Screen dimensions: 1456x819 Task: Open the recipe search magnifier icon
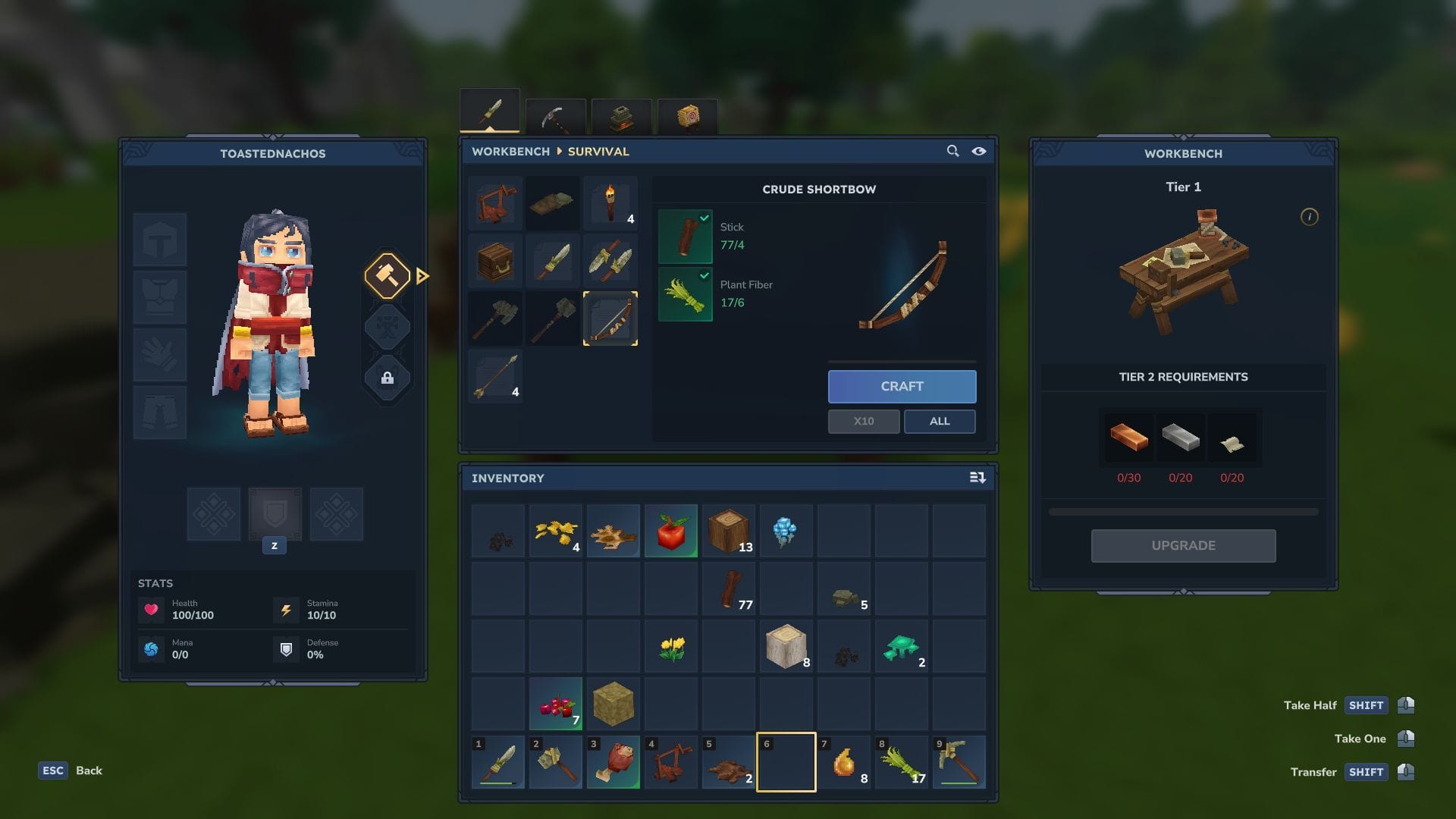click(952, 151)
